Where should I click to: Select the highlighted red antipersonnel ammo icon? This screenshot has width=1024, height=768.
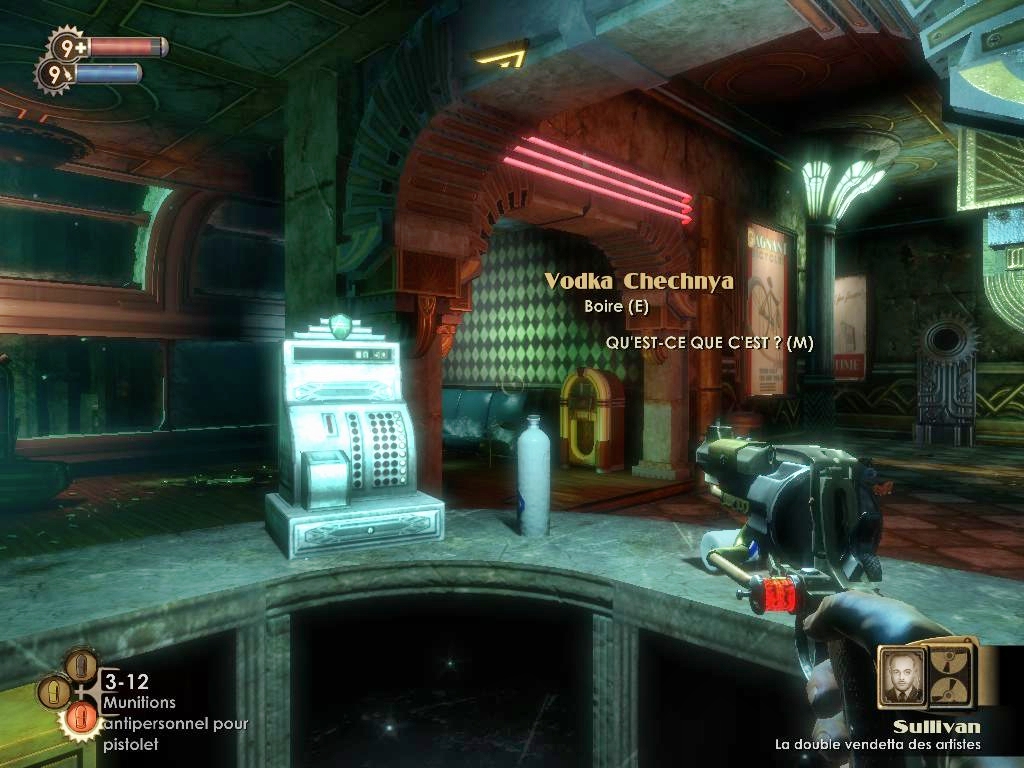point(80,718)
